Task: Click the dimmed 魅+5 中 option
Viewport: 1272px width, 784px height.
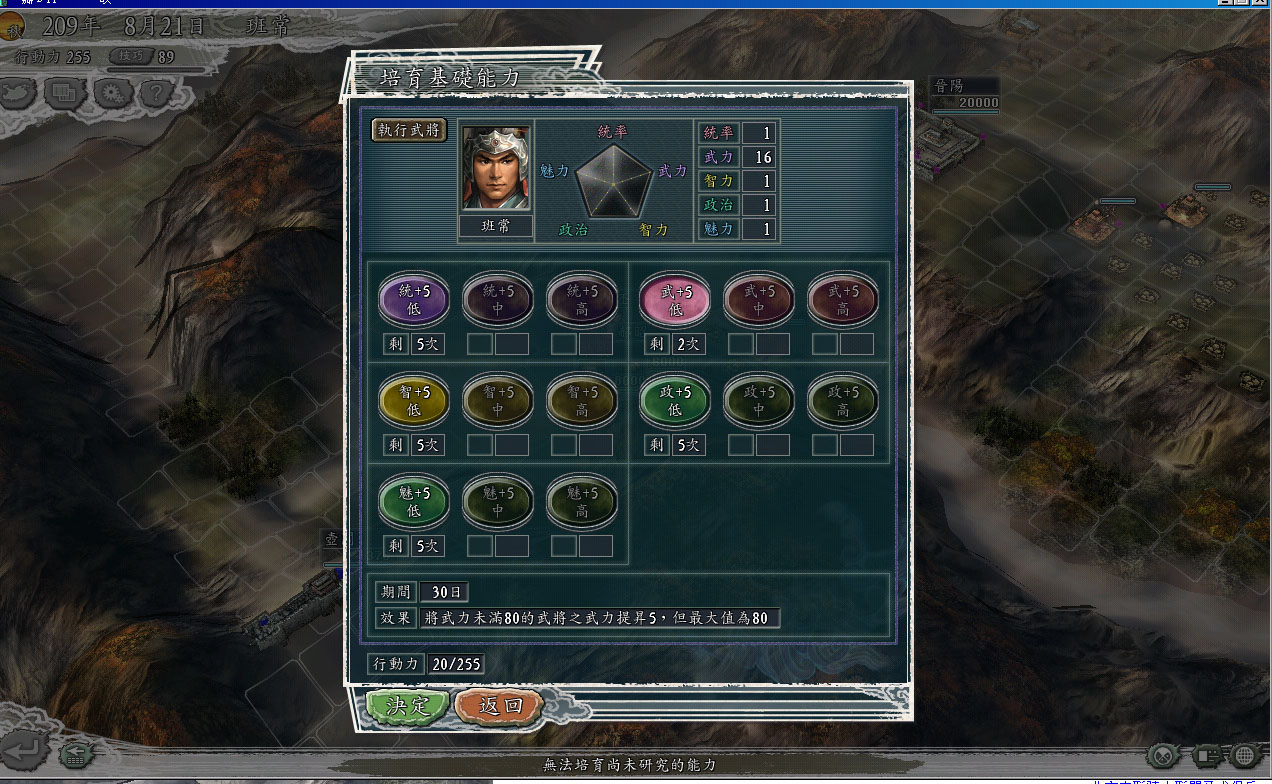Action: [498, 501]
